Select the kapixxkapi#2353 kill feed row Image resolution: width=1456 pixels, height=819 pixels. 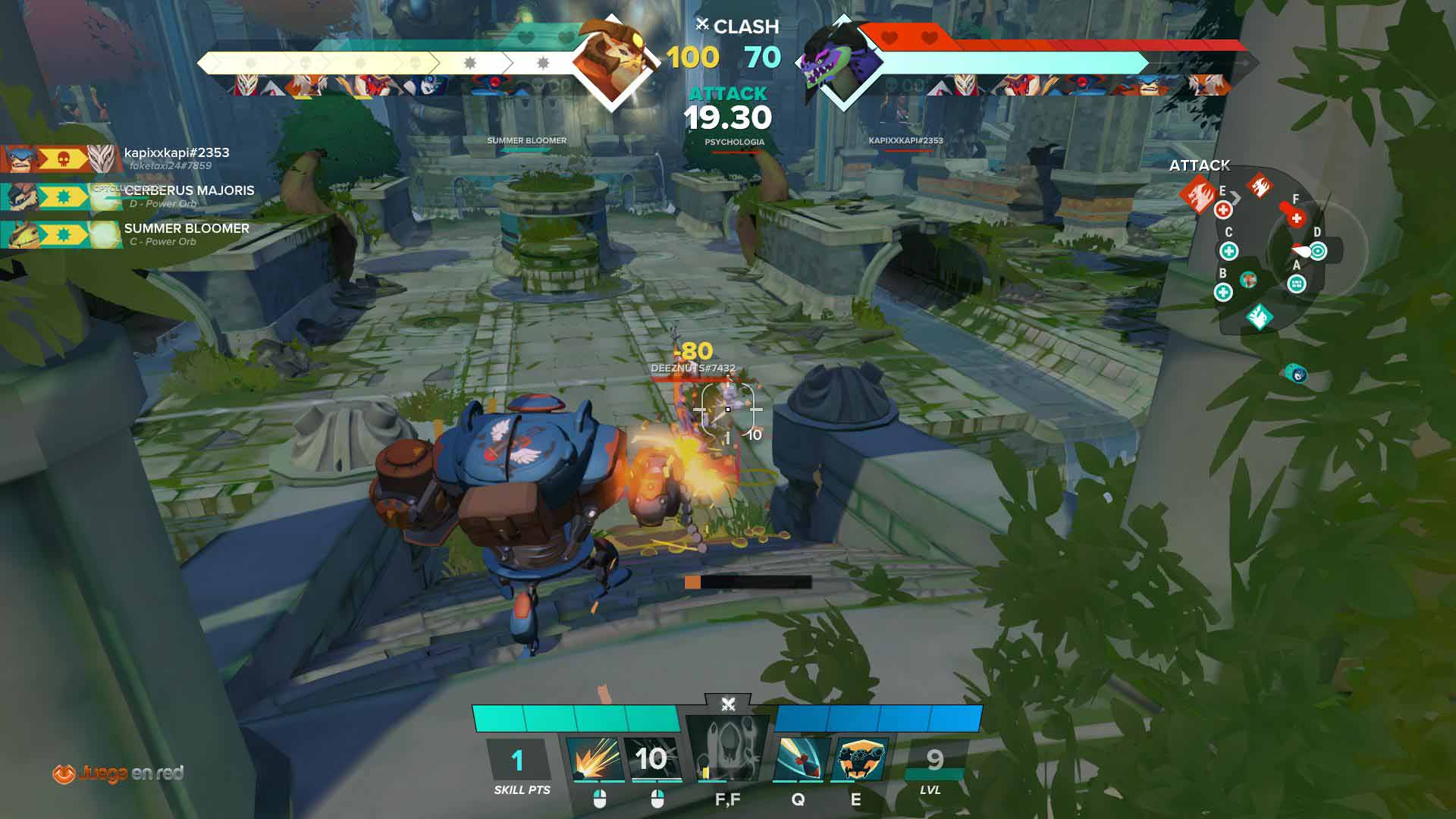pos(121,158)
